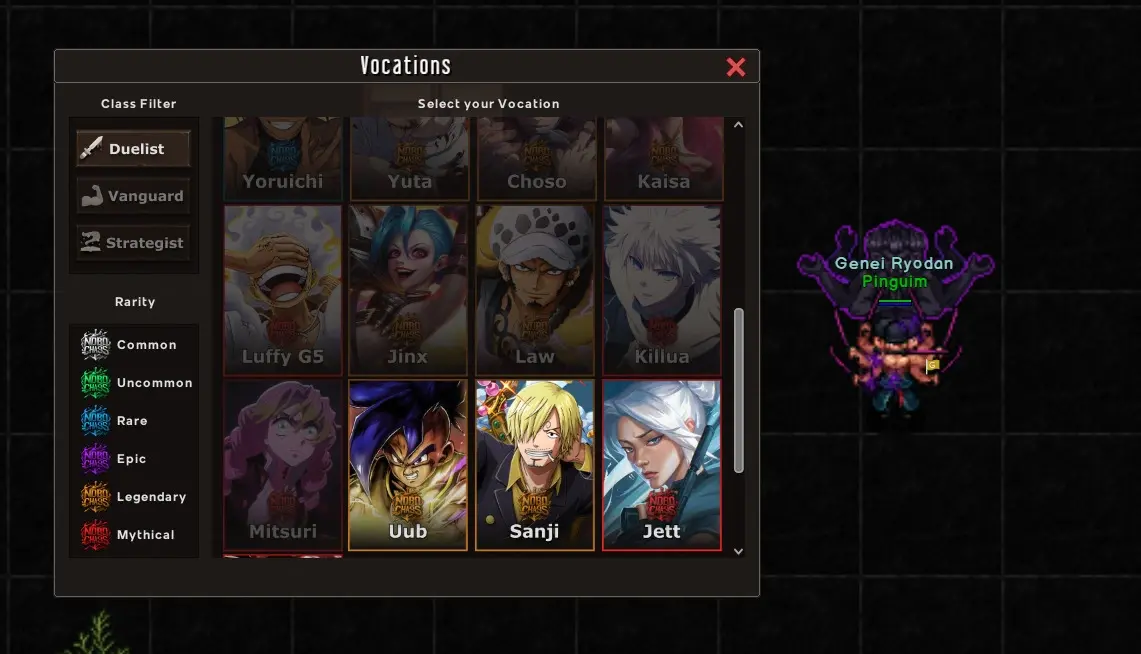Image resolution: width=1141 pixels, height=654 pixels.
Task: Choose the Mitsuri vocation card
Action: pos(283,464)
